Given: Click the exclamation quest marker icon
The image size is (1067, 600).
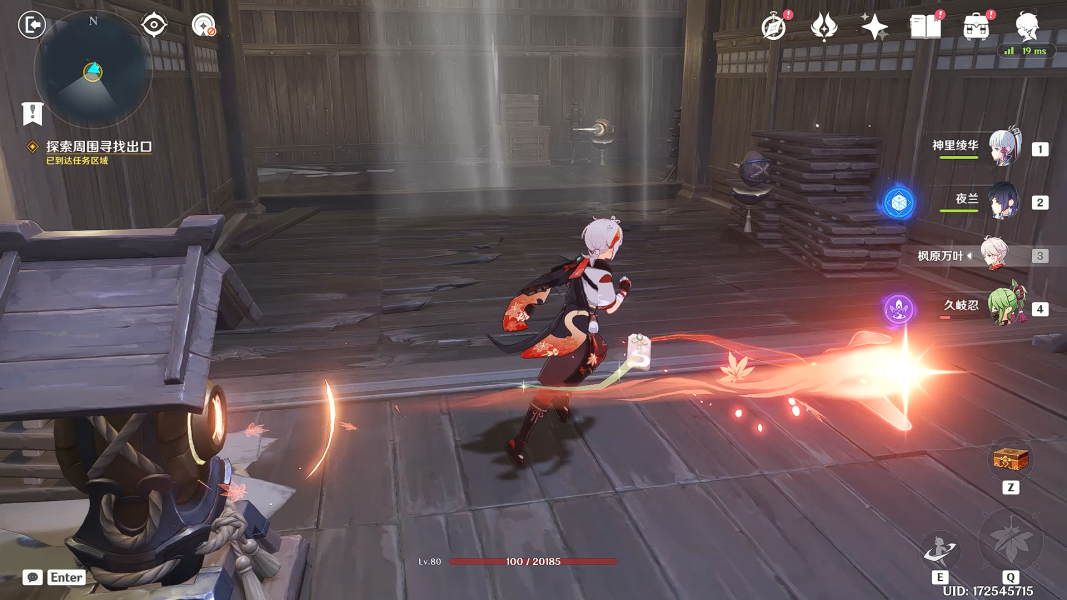Looking at the screenshot, I should coord(33,113).
